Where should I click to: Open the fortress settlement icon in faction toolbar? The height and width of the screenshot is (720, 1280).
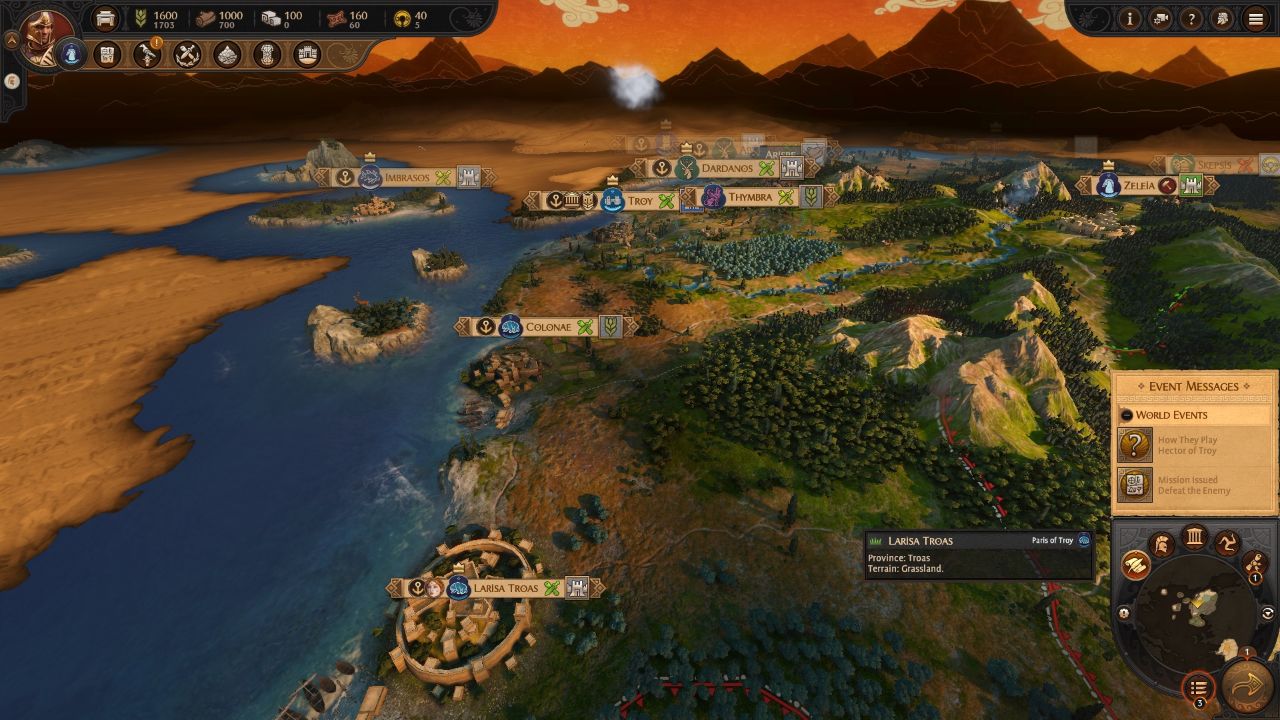point(306,54)
